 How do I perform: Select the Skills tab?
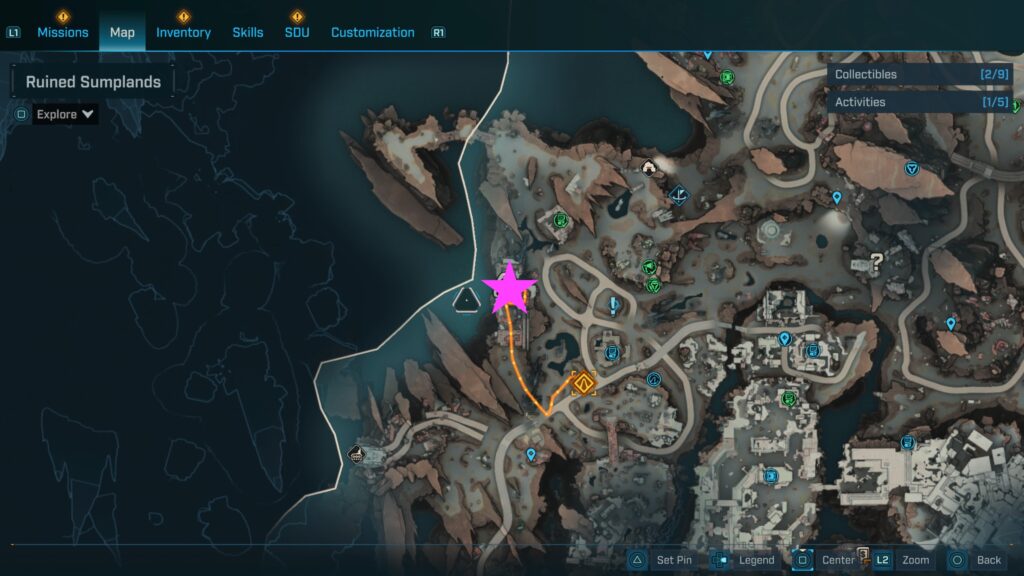(248, 32)
